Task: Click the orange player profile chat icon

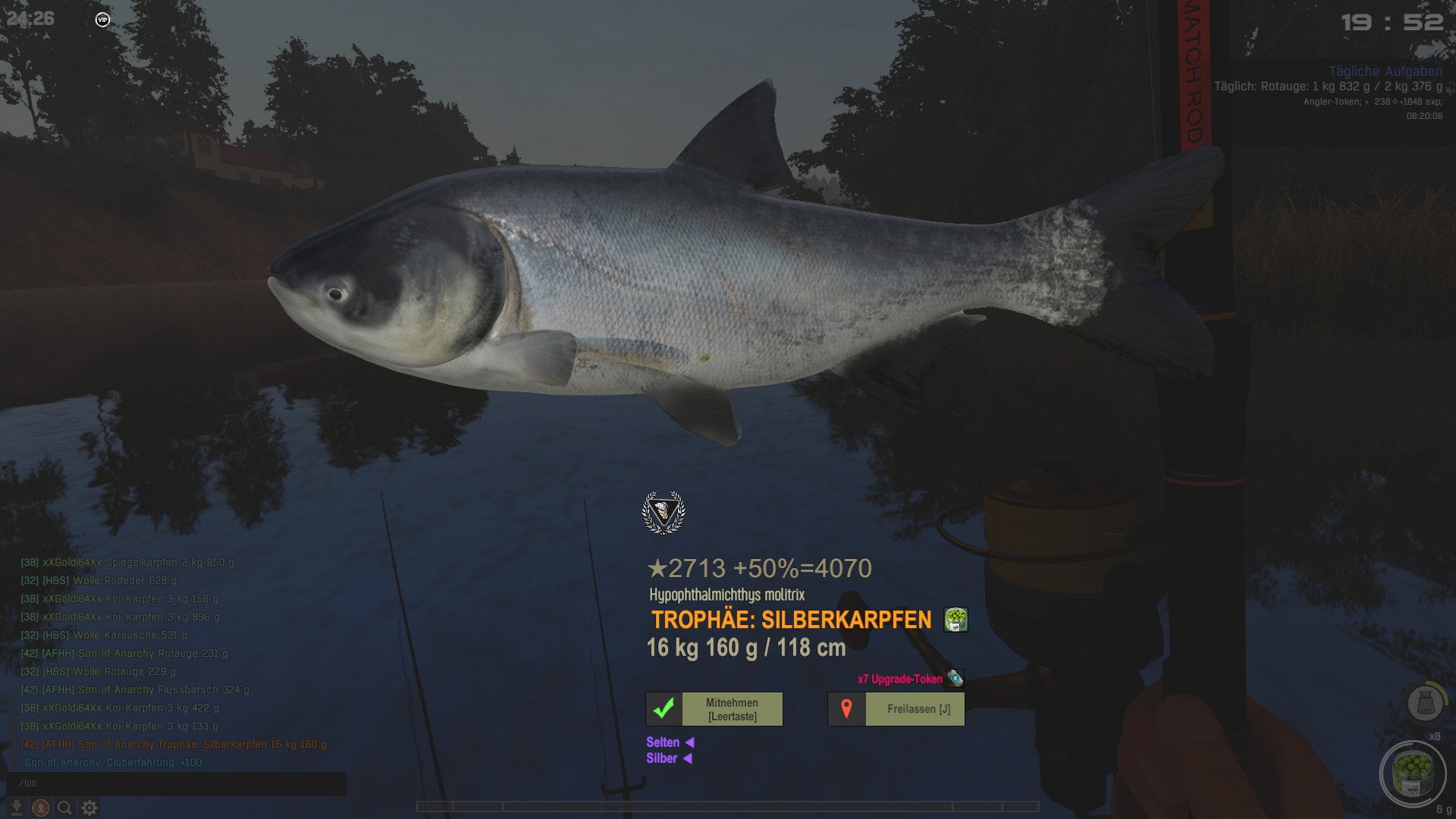Action: click(41, 808)
